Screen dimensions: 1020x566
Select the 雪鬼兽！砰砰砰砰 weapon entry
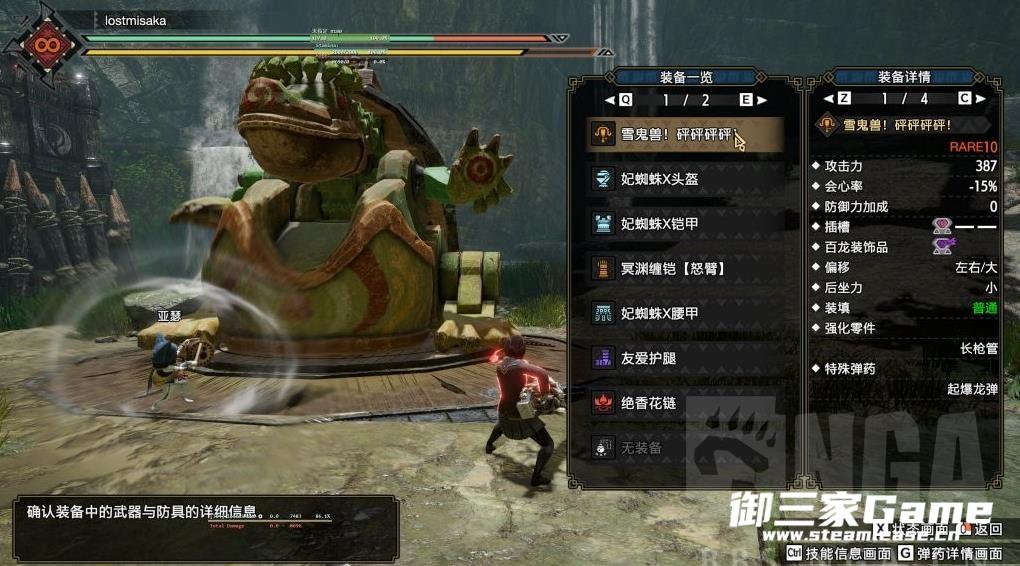tap(684, 134)
